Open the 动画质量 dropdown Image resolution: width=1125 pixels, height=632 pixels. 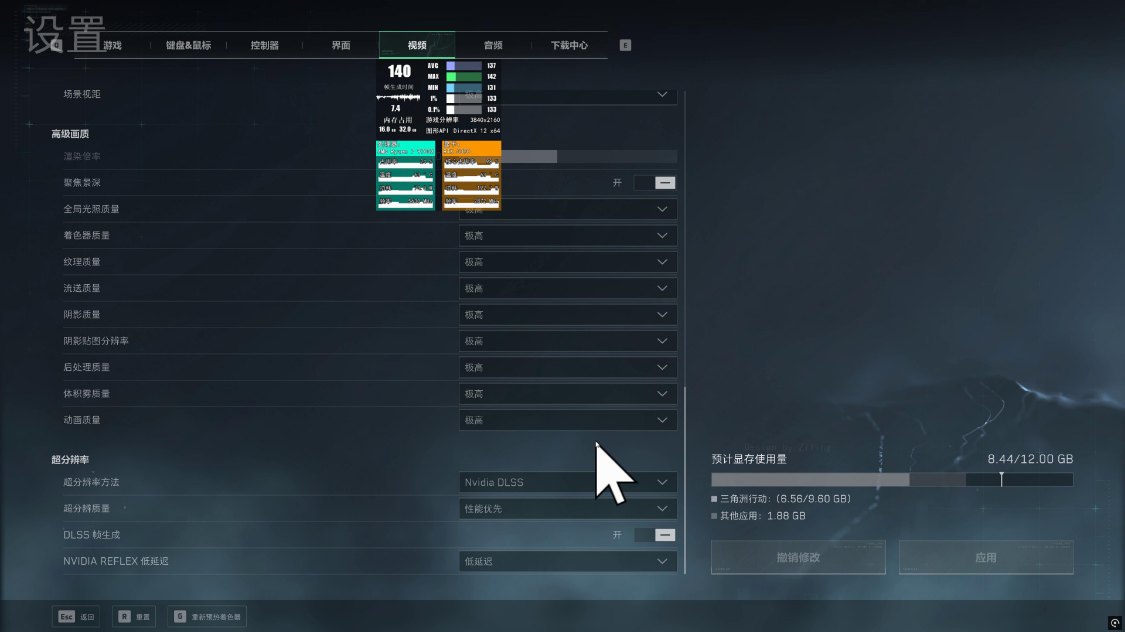coord(567,420)
